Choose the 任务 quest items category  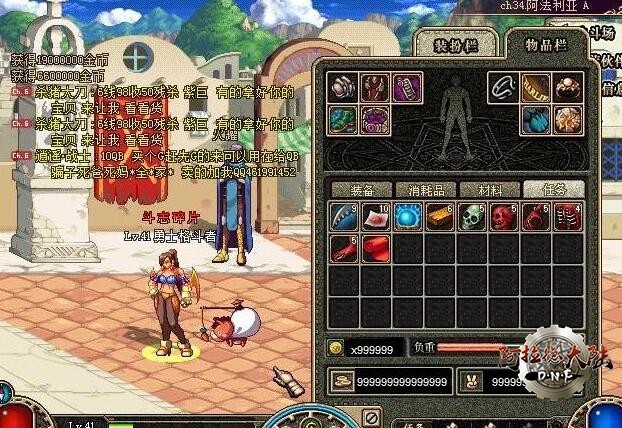coord(555,189)
